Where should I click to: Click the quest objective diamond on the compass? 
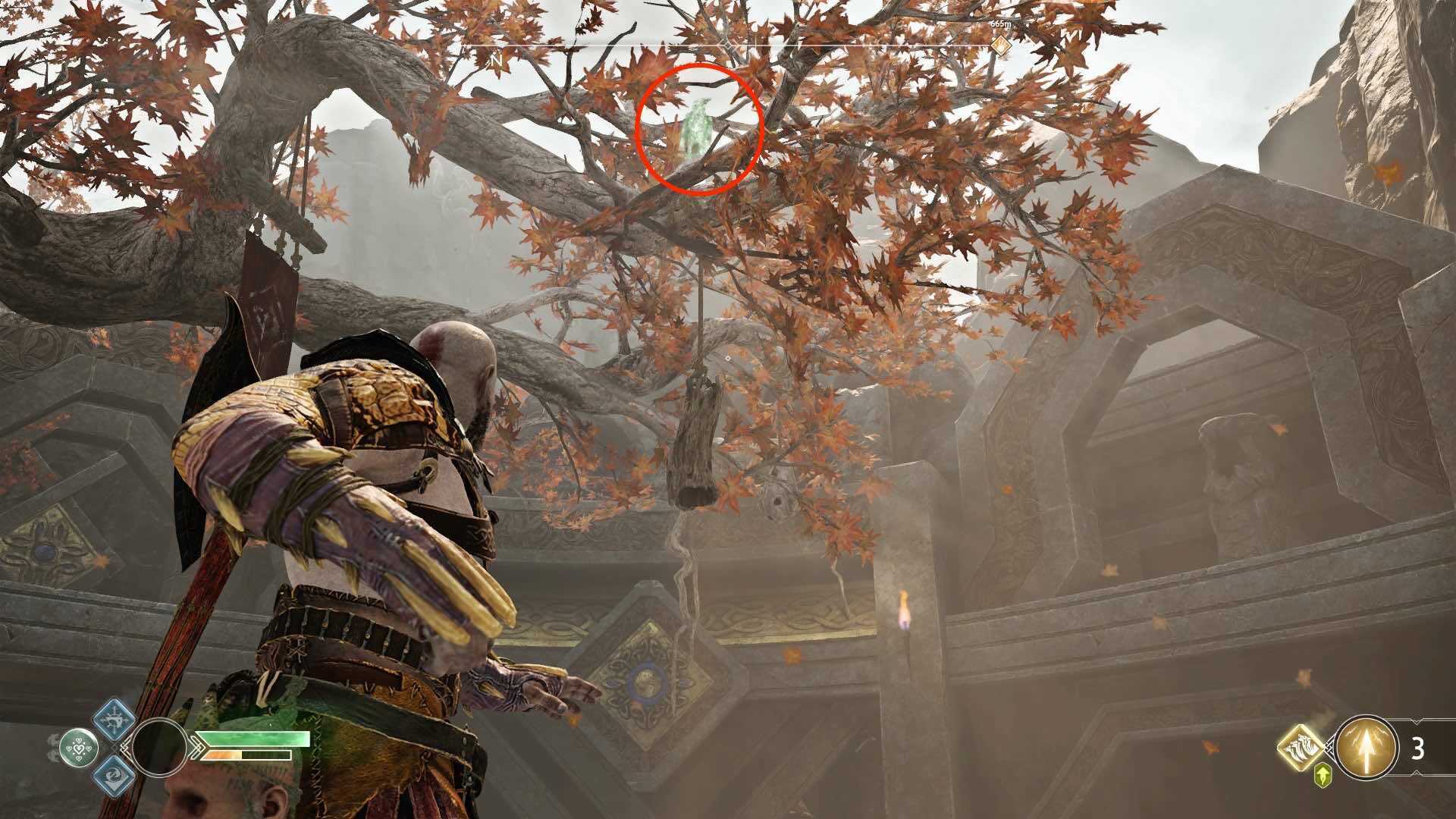[x=1001, y=46]
